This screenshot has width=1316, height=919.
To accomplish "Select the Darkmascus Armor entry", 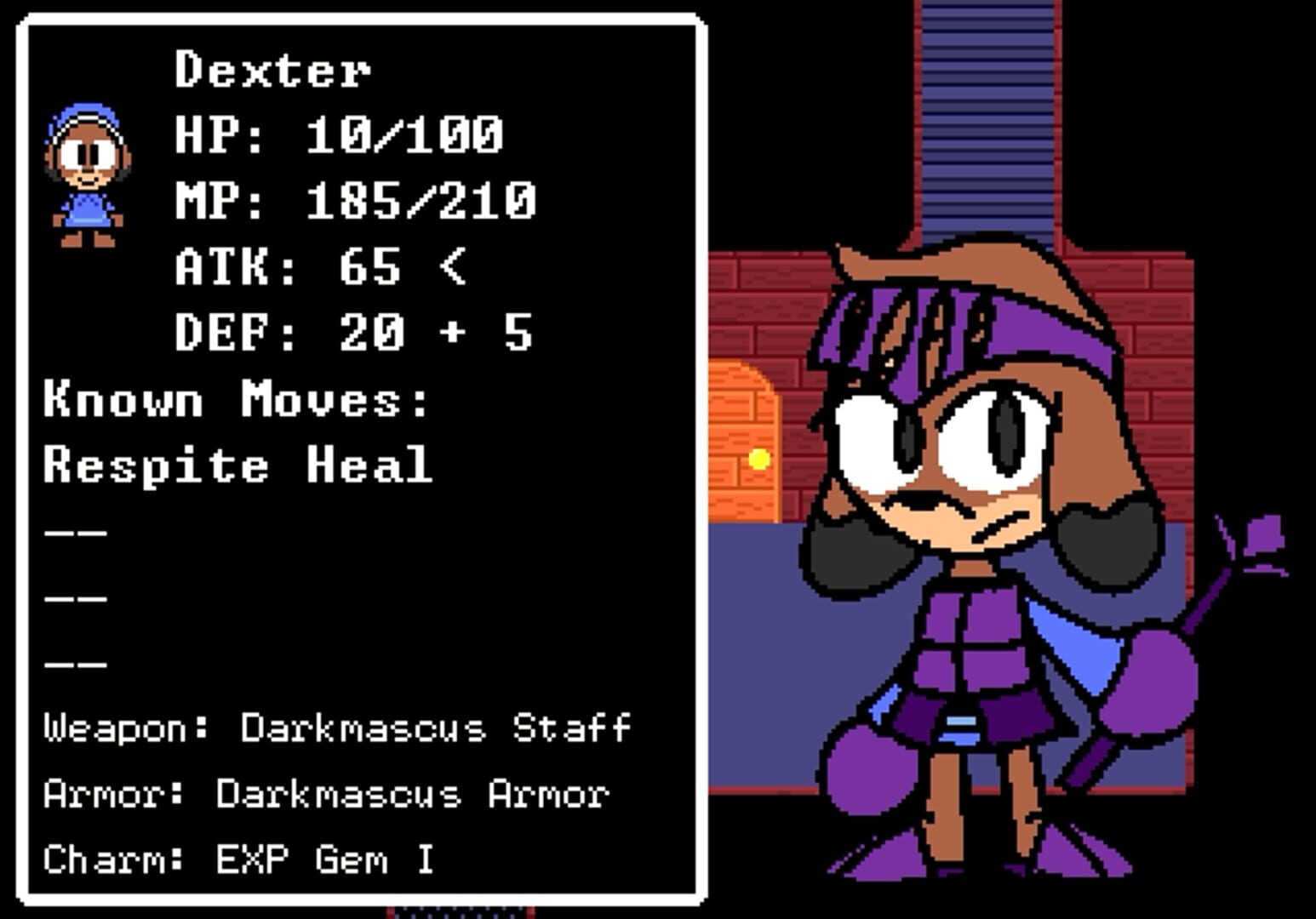I will [413, 794].
